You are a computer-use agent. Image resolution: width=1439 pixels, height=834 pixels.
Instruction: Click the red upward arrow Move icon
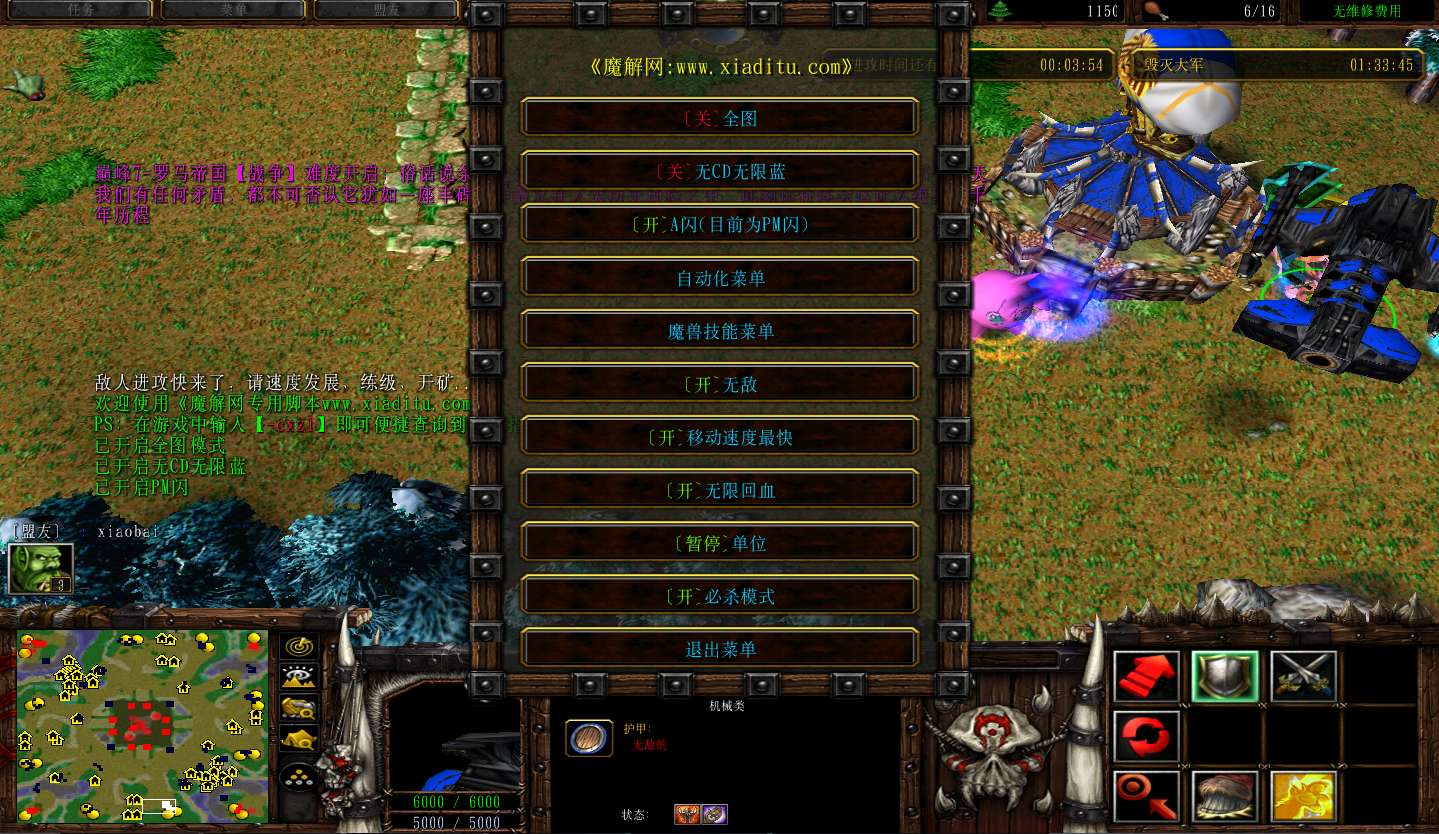[x=1146, y=676]
